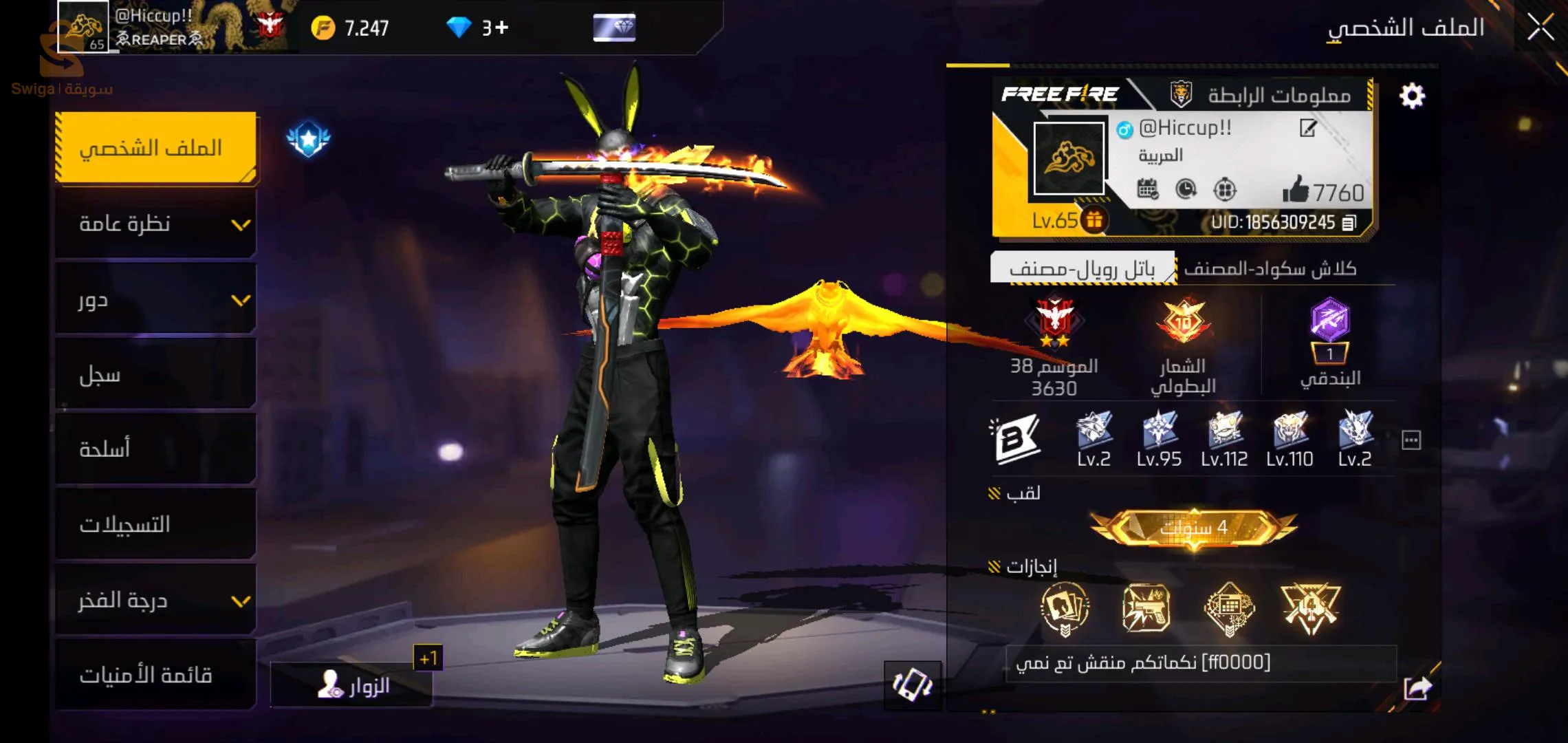Switch to باتل رويال-مصنف tab
This screenshot has height=743, width=1568.
(1082, 268)
